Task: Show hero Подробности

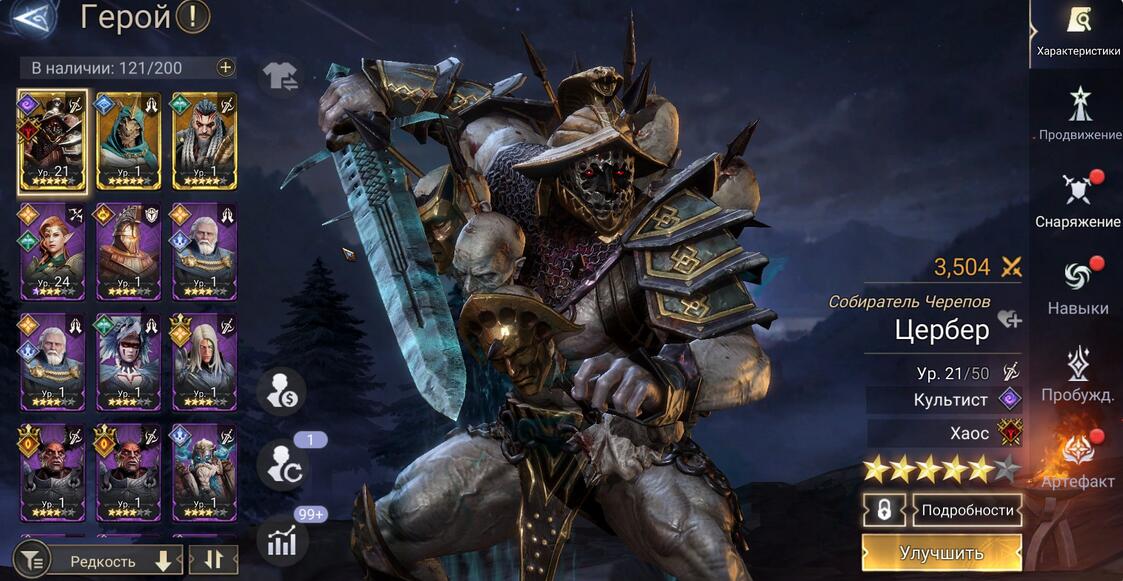Action: click(966, 510)
